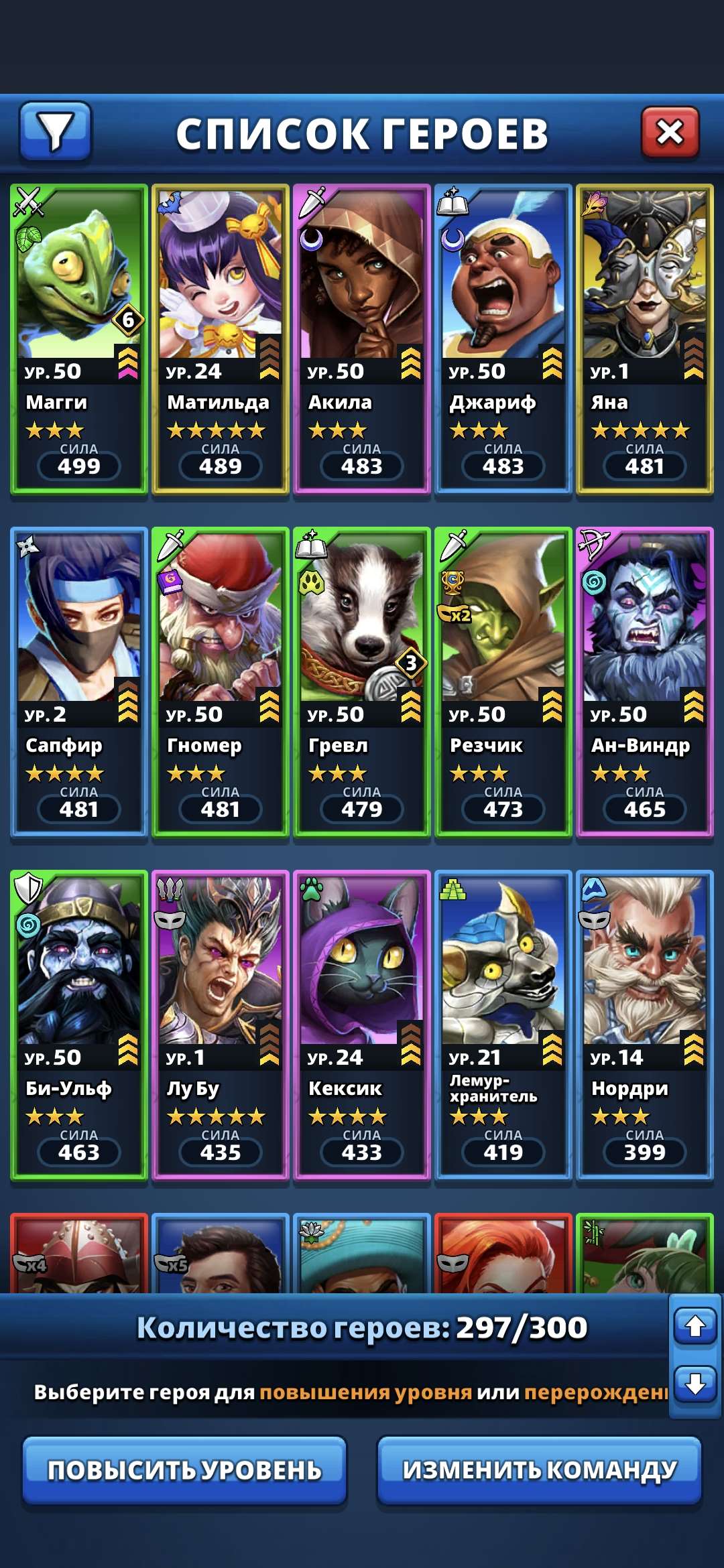This screenshot has width=724, height=1568.
Task: Select the Гномер hero card
Action: (221, 682)
